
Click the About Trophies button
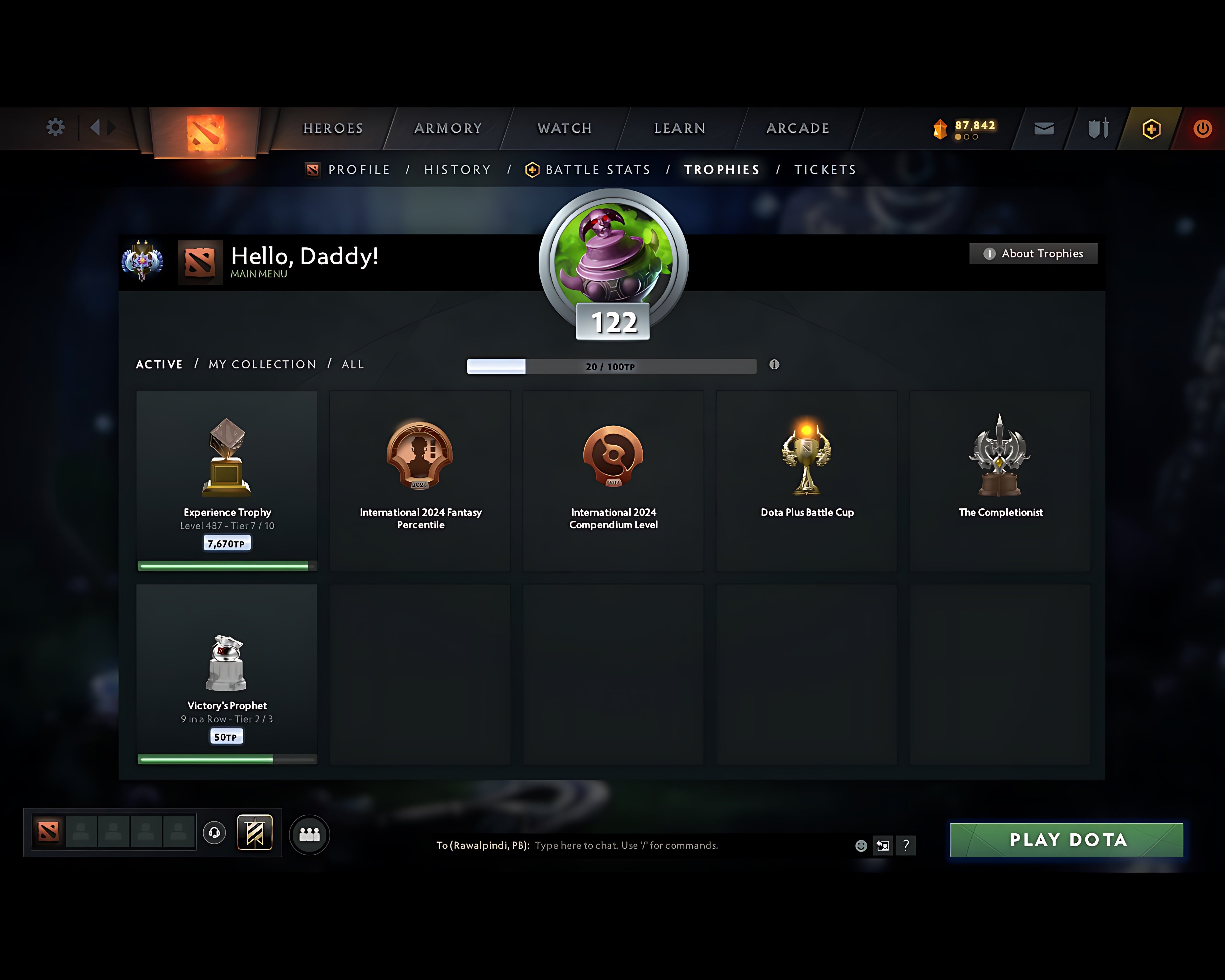[x=1032, y=253]
